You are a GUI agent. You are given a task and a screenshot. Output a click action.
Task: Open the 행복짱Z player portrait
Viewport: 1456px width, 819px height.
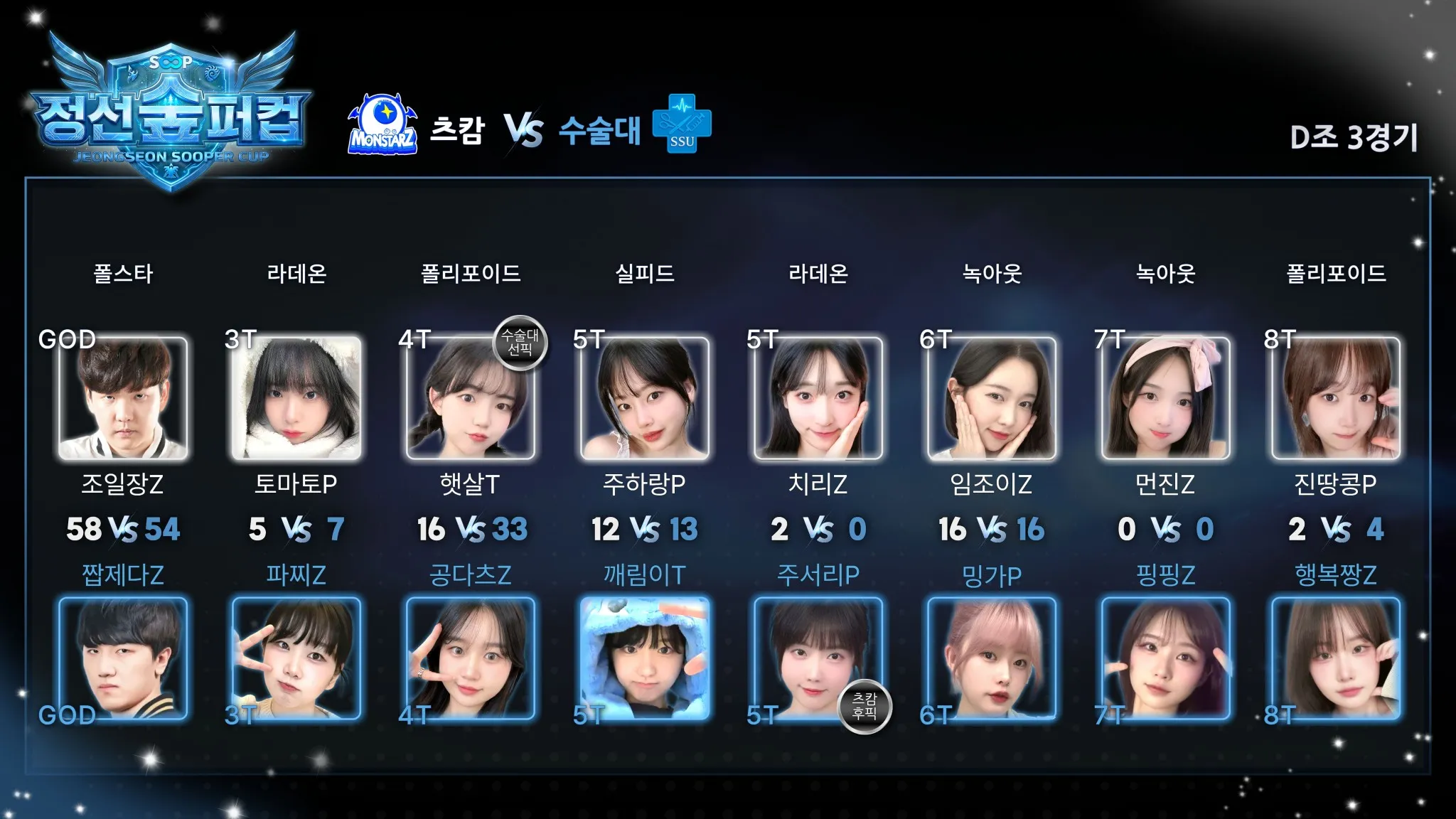point(1336,658)
